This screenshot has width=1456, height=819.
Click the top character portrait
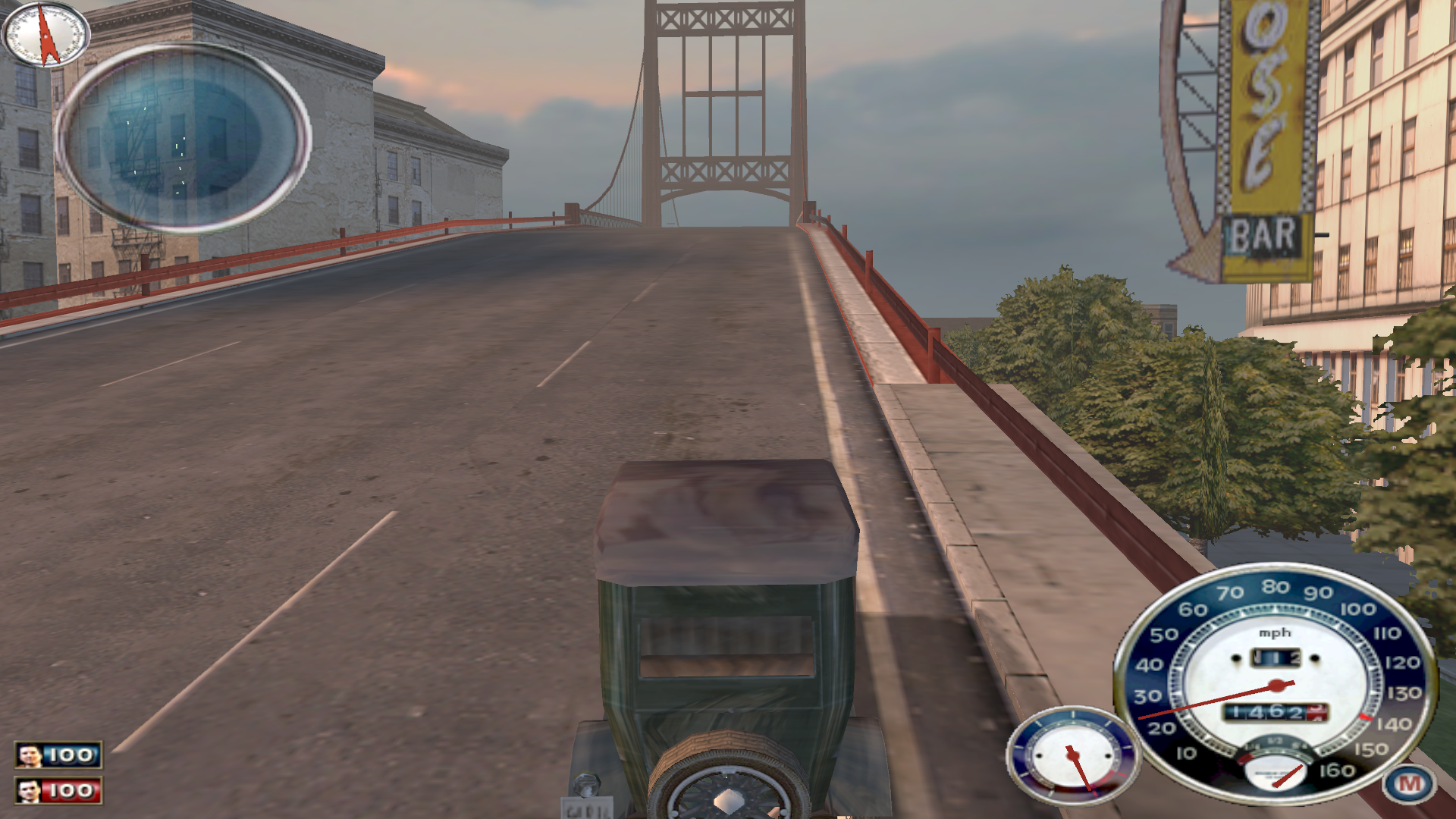click(x=30, y=755)
